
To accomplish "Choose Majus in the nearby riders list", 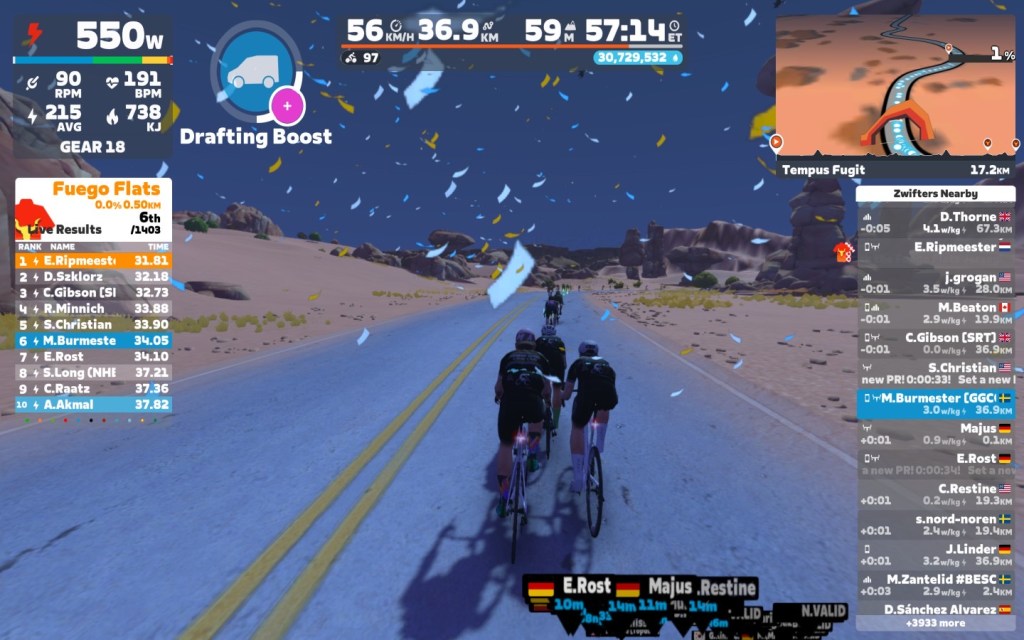I will (x=936, y=434).
